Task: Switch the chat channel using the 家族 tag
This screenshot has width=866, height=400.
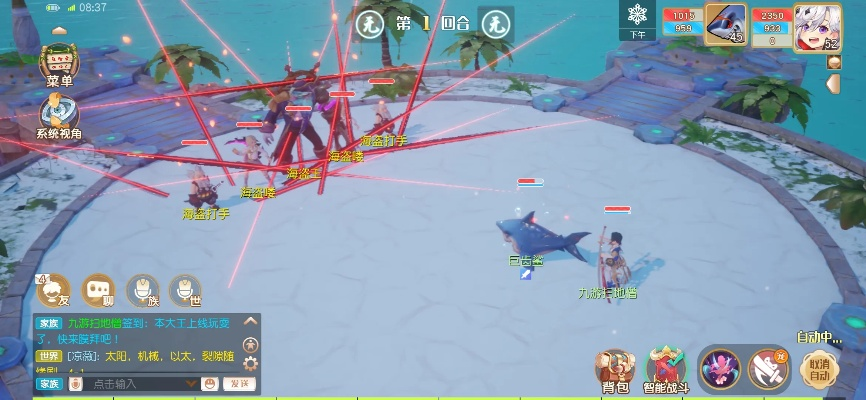Action: (49, 384)
